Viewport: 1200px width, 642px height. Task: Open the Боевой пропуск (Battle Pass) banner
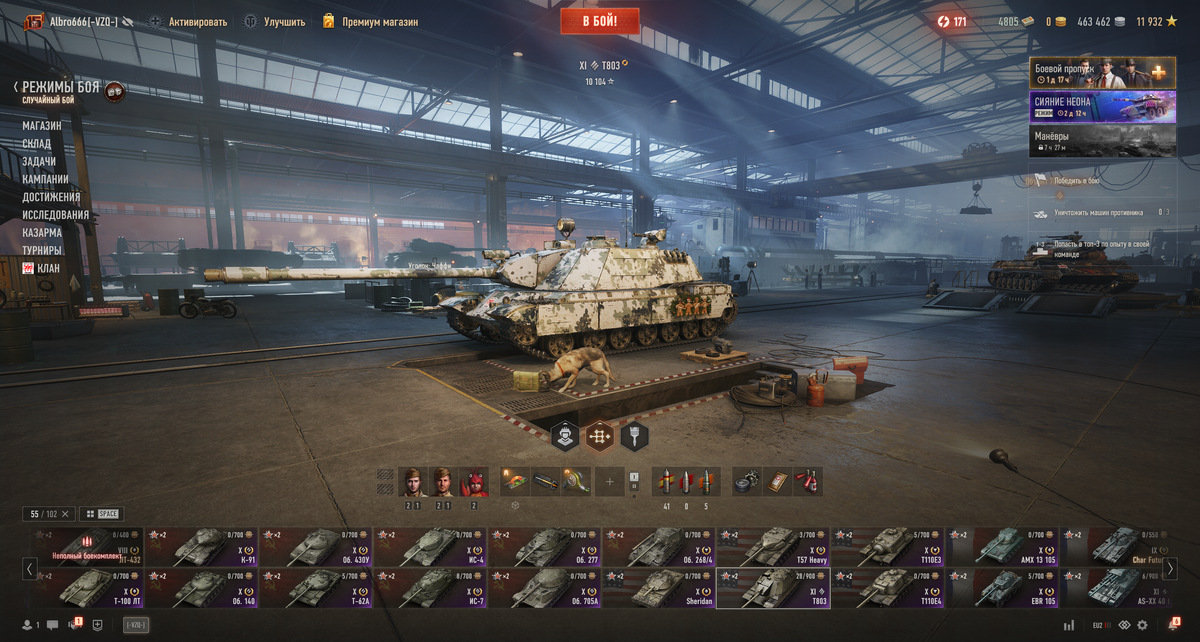[1102, 73]
